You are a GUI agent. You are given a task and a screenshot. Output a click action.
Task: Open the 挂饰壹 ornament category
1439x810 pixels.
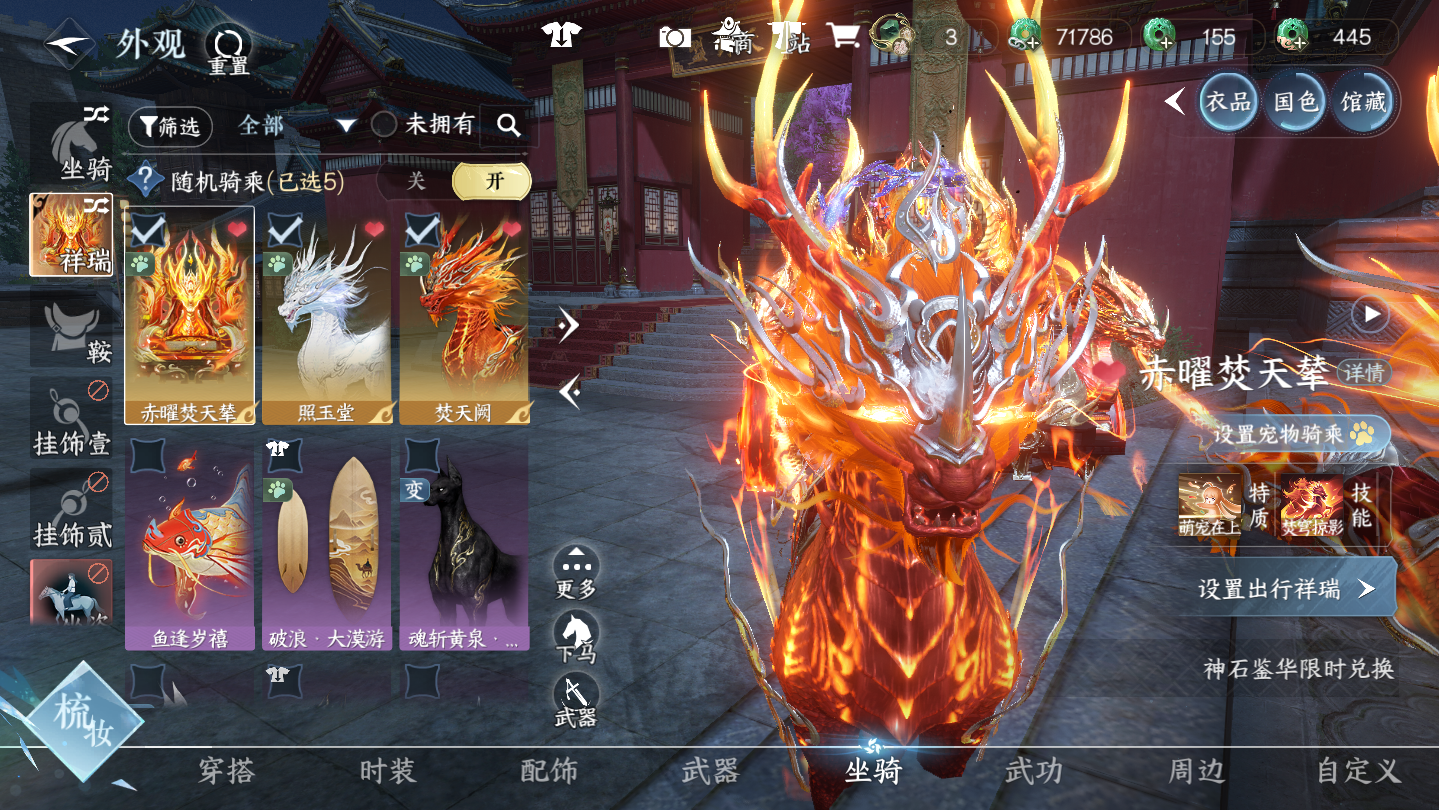click(x=71, y=422)
